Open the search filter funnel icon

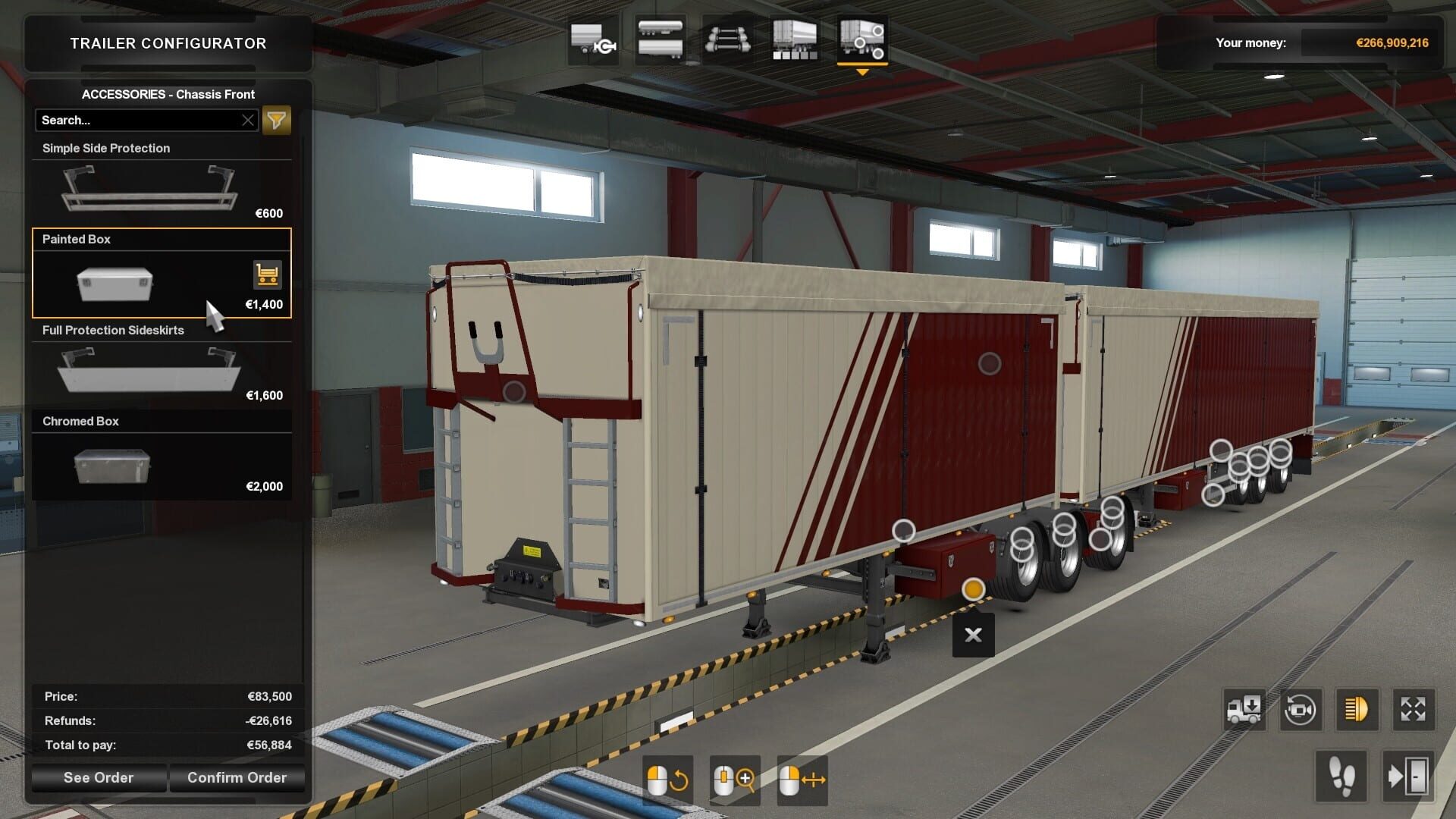pos(277,120)
